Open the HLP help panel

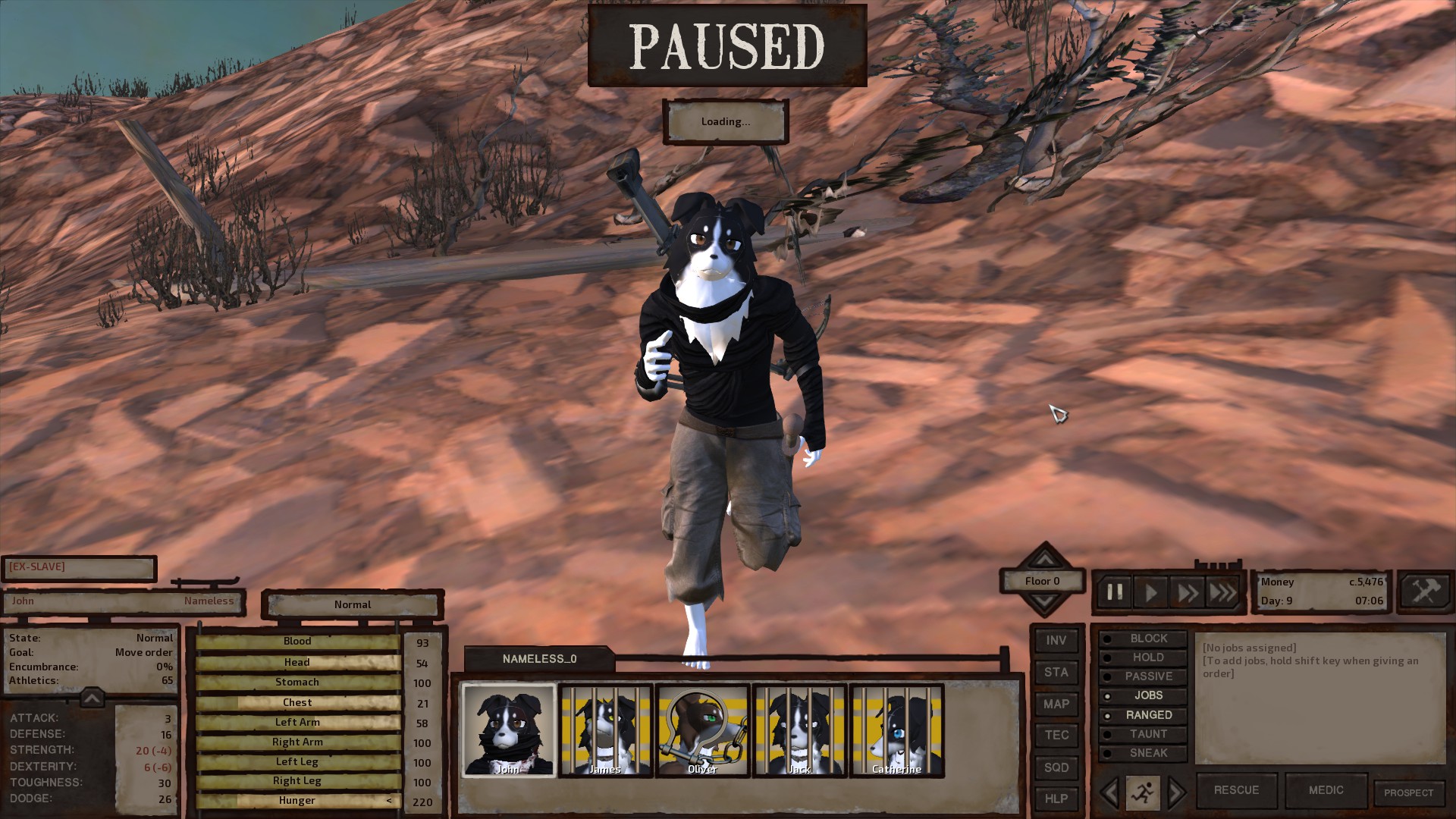pyautogui.click(x=1056, y=799)
